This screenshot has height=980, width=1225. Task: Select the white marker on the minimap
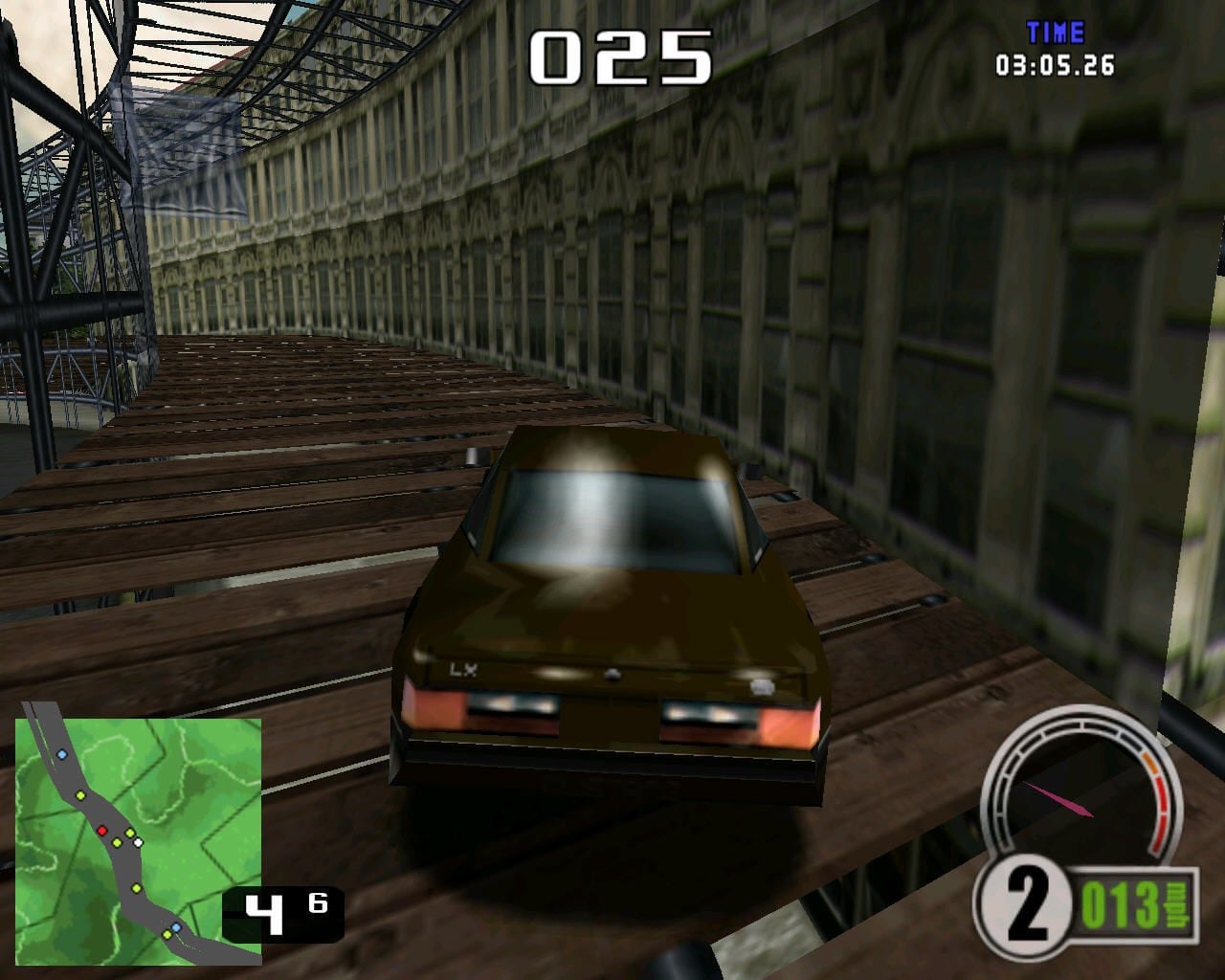point(138,842)
